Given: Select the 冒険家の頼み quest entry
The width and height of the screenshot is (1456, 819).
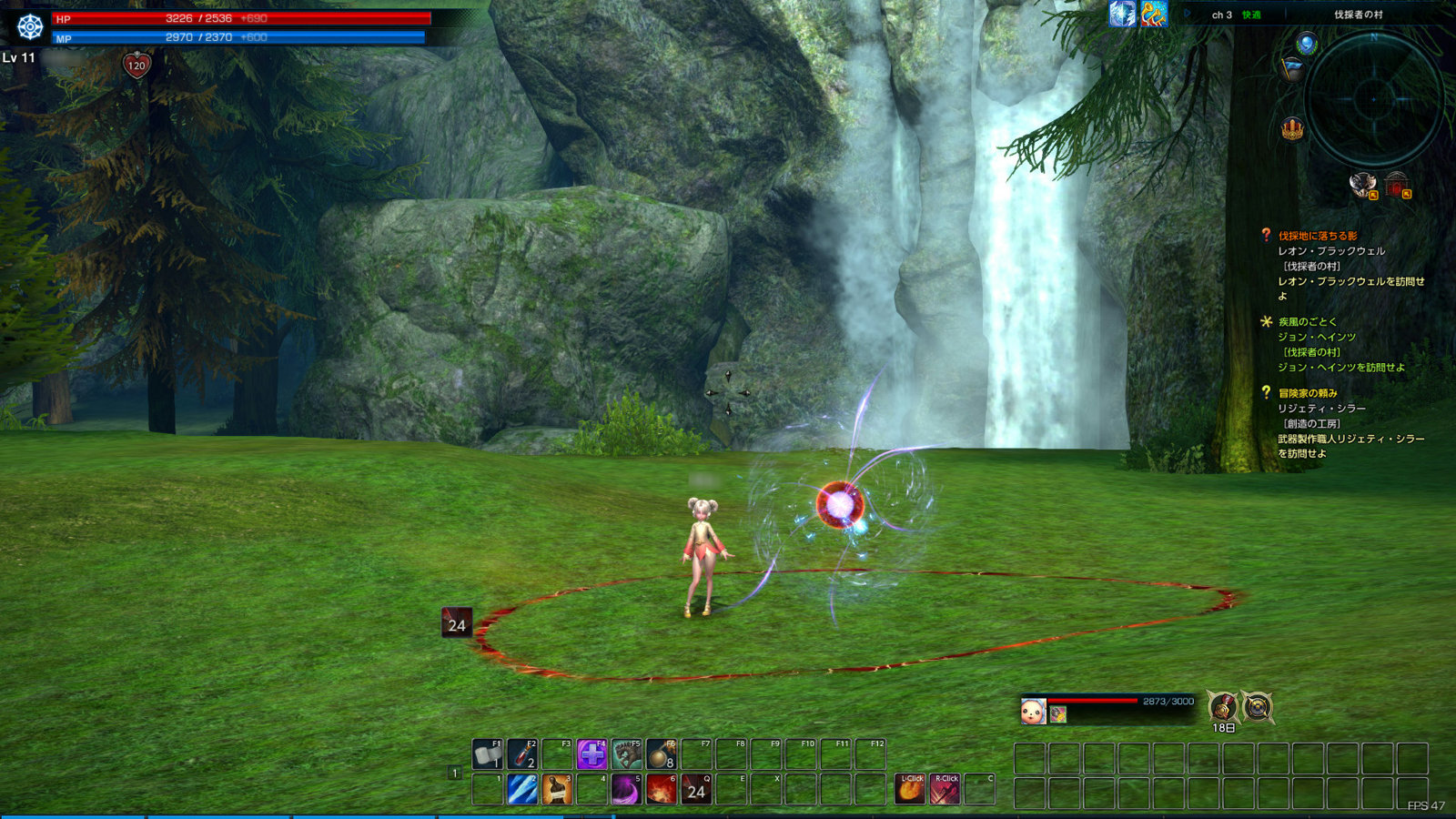Looking at the screenshot, I should [x=1308, y=393].
